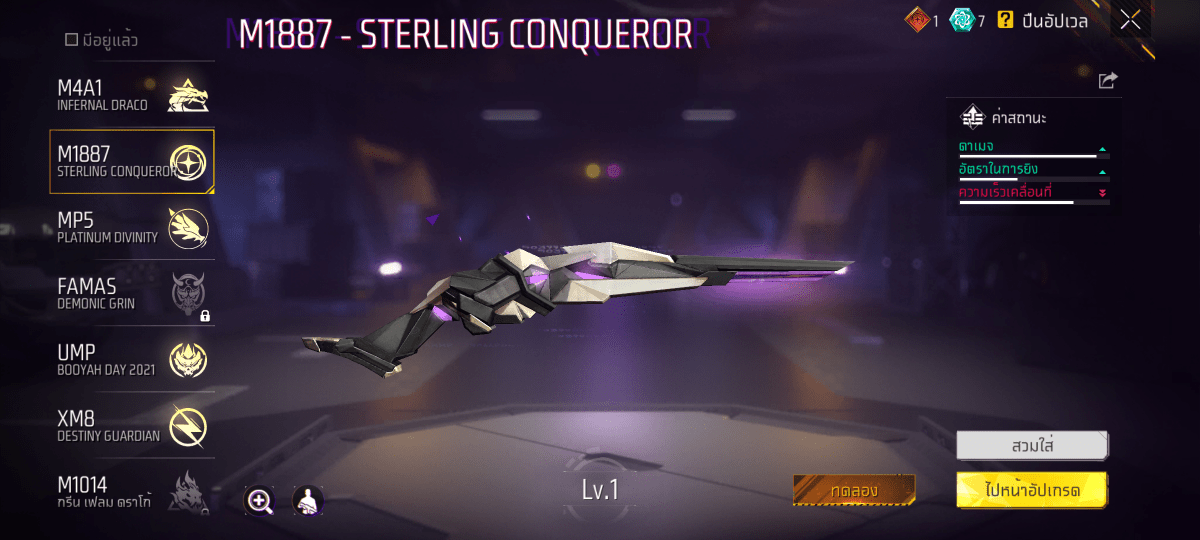Close the weapon skin screen

click(1130, 20)
